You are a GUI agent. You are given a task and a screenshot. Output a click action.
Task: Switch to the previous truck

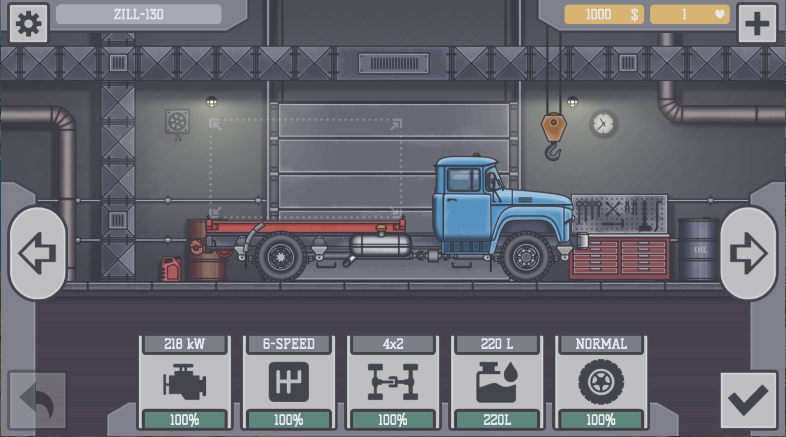coord(38,253)
